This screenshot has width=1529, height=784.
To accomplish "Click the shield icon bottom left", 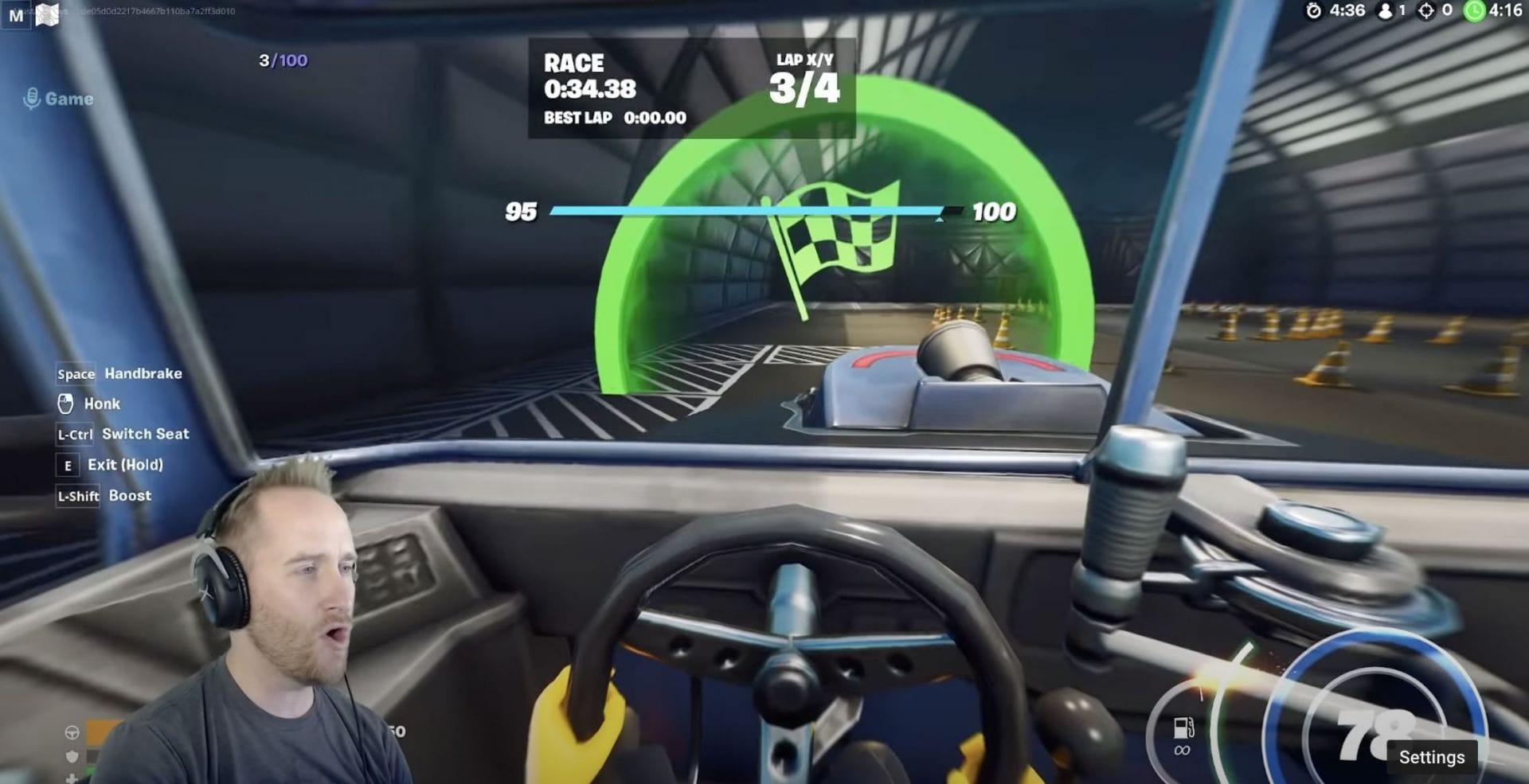I will [x=72, y=757].
